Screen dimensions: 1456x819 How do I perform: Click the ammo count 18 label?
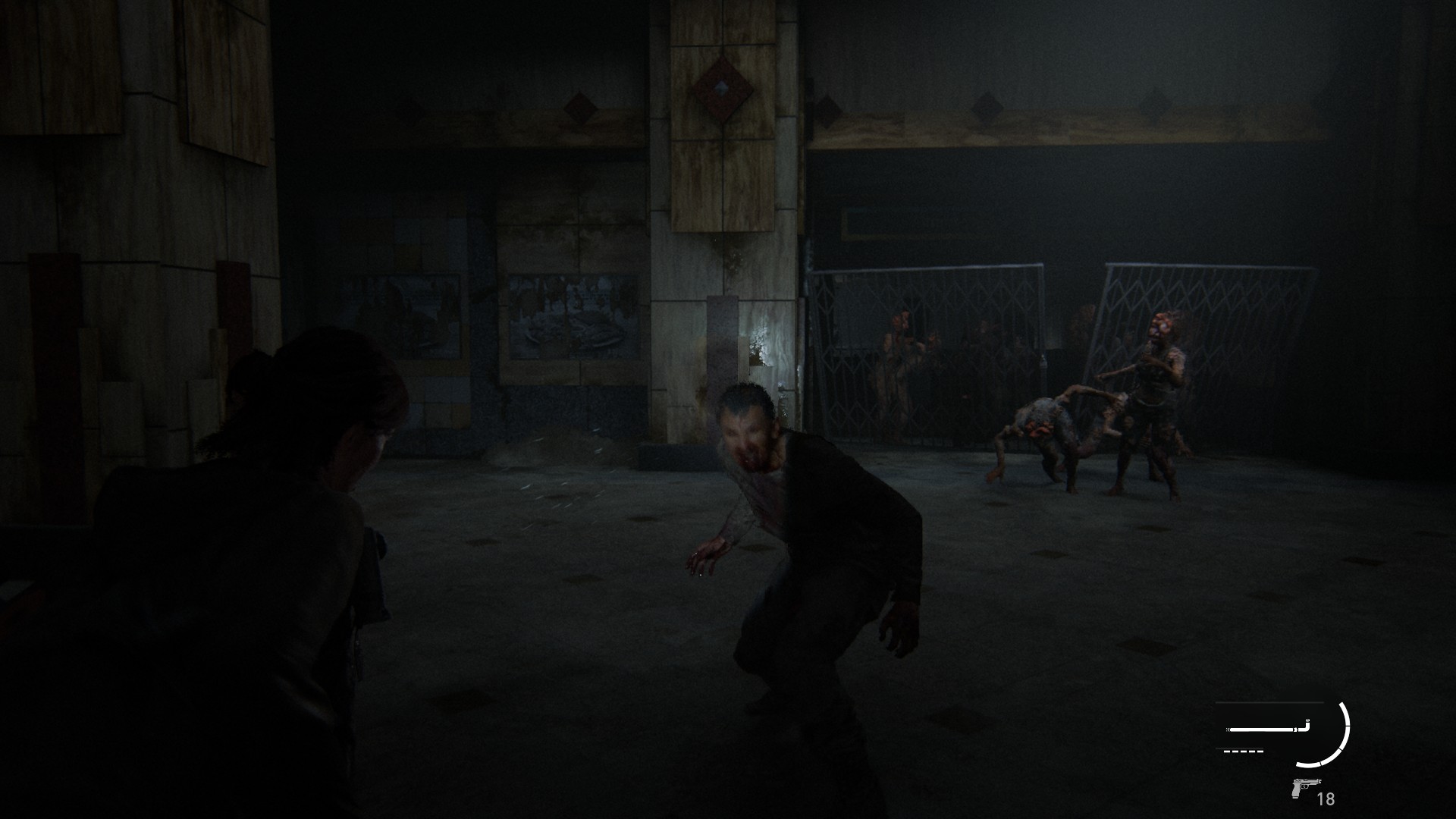[x=1327, y=798]
